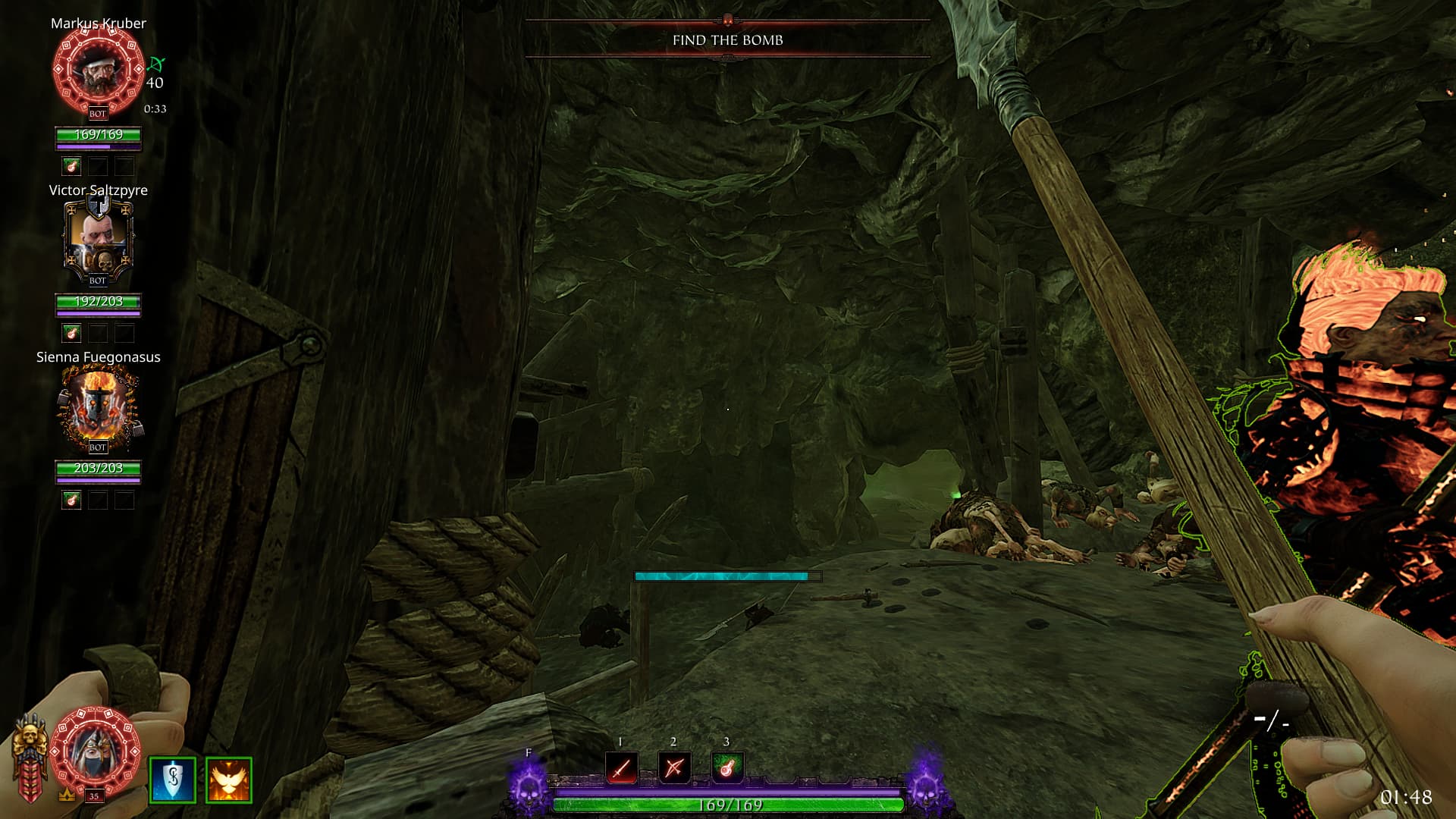Select Markus Kruber's portrait

(98, 70)
